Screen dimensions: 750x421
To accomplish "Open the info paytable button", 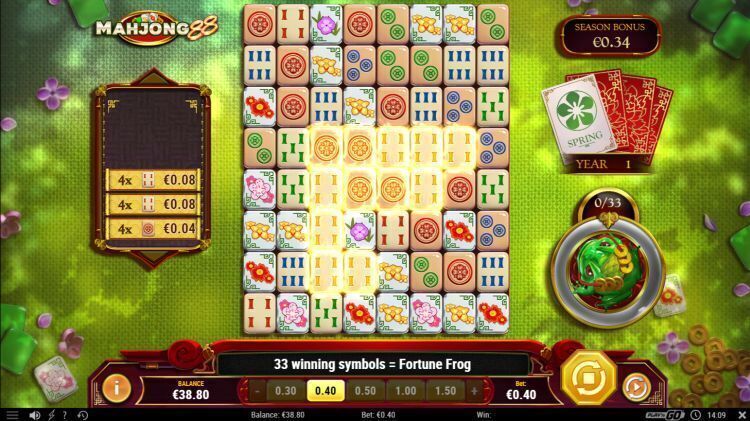I will 118,385.
